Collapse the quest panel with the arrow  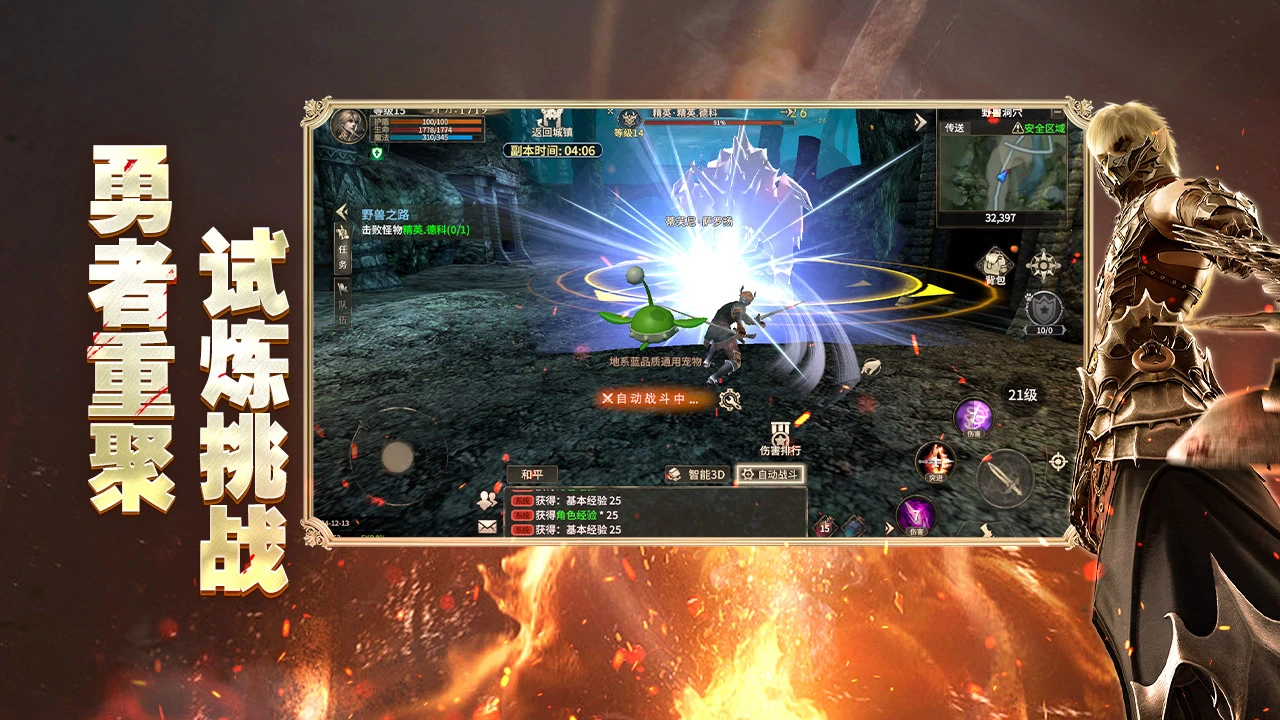[x=341, y=212]
